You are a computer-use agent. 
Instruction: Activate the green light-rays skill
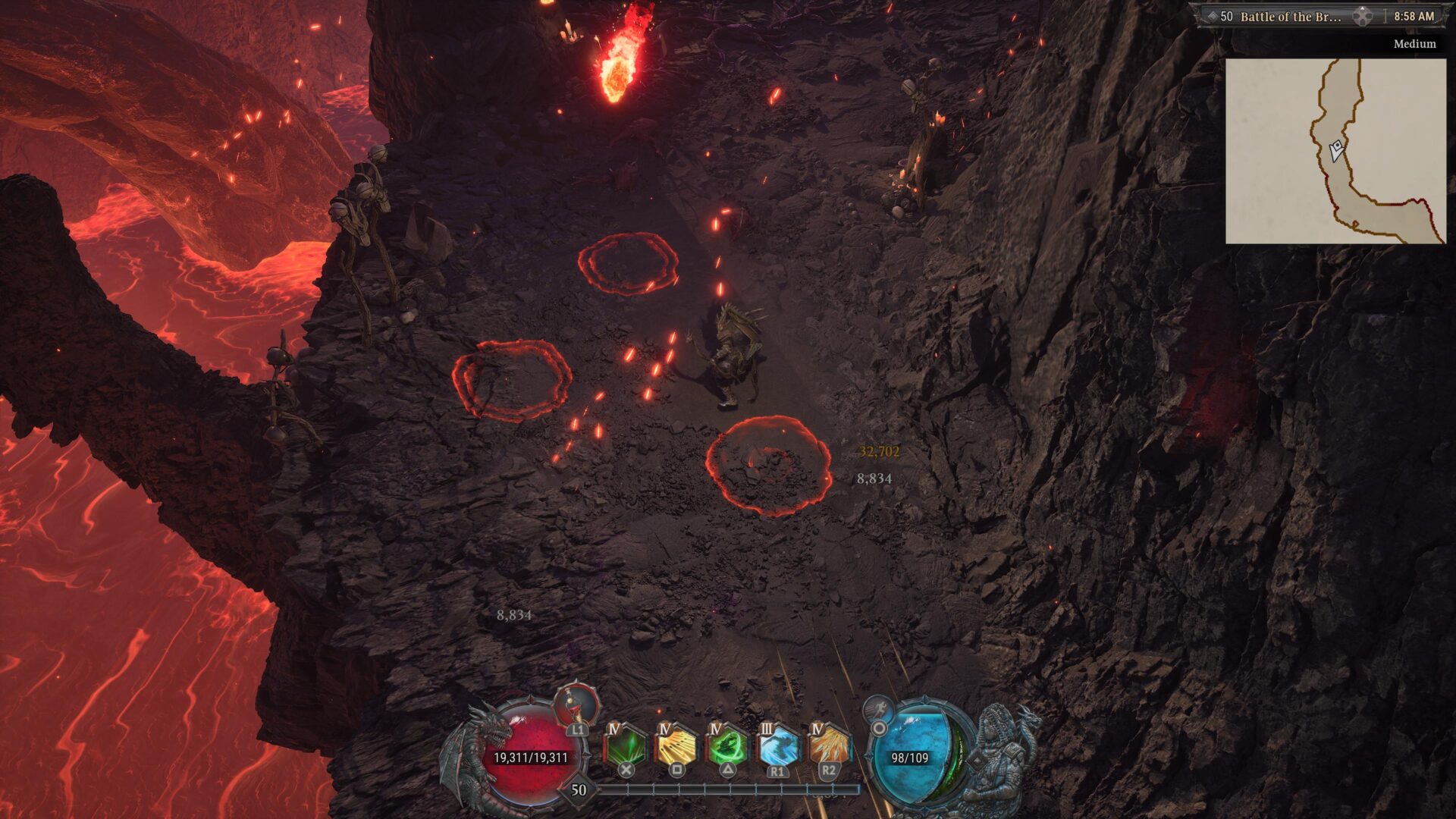point(625,747)
